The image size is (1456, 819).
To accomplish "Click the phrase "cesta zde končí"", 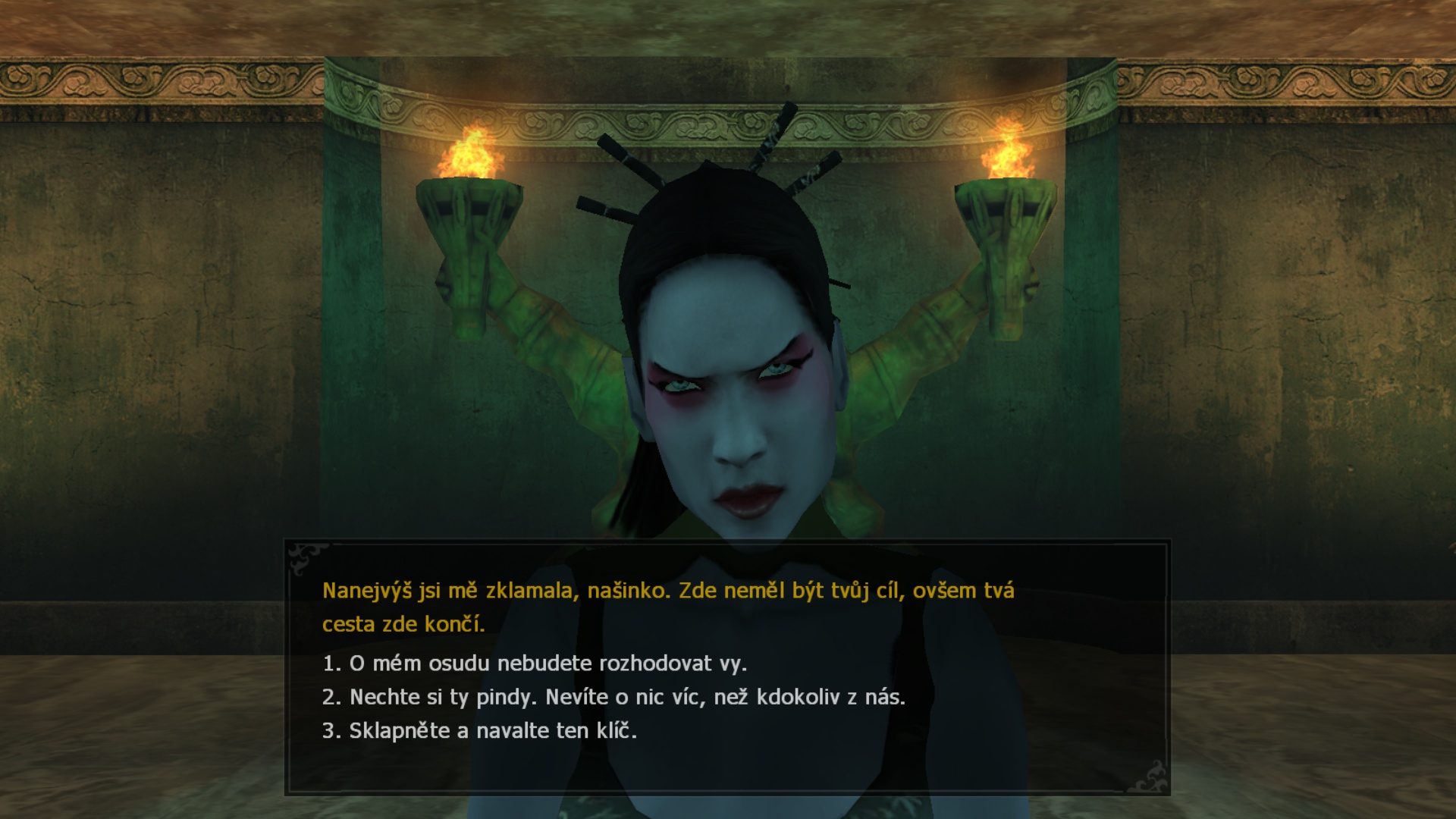I will point(405,625).
